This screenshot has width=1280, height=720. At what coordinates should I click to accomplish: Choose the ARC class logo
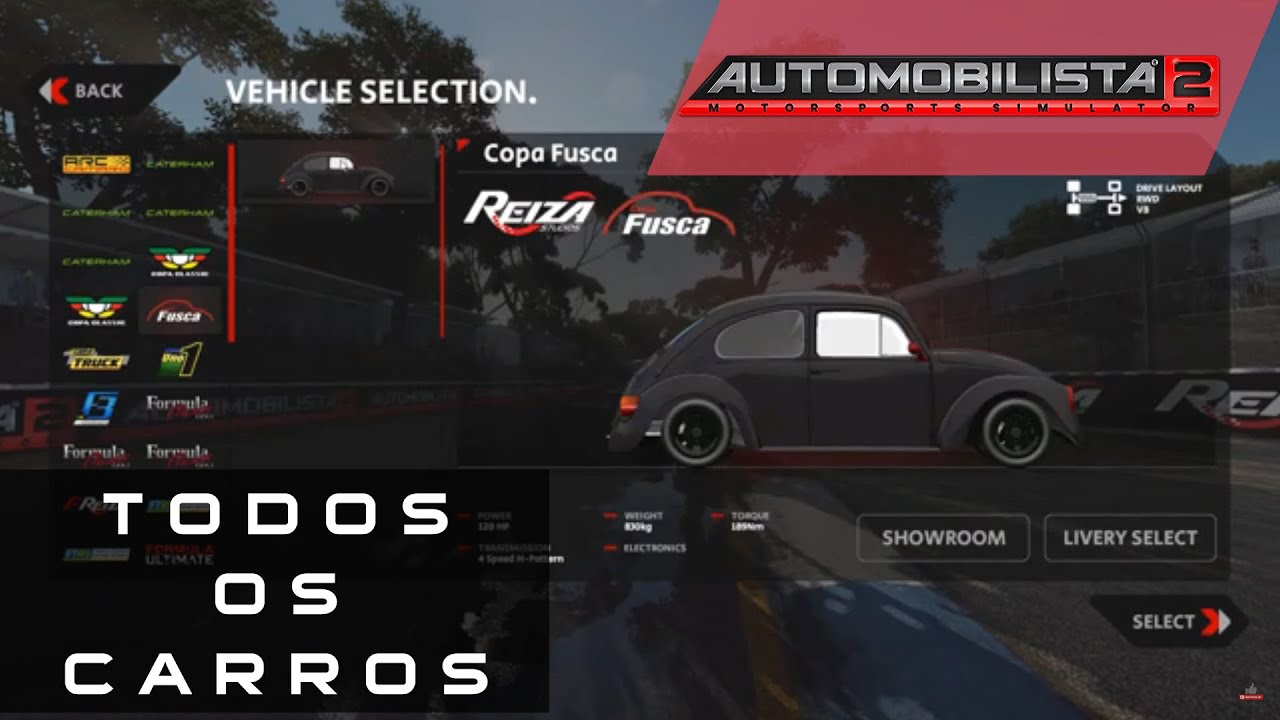(x=97, y=164)
